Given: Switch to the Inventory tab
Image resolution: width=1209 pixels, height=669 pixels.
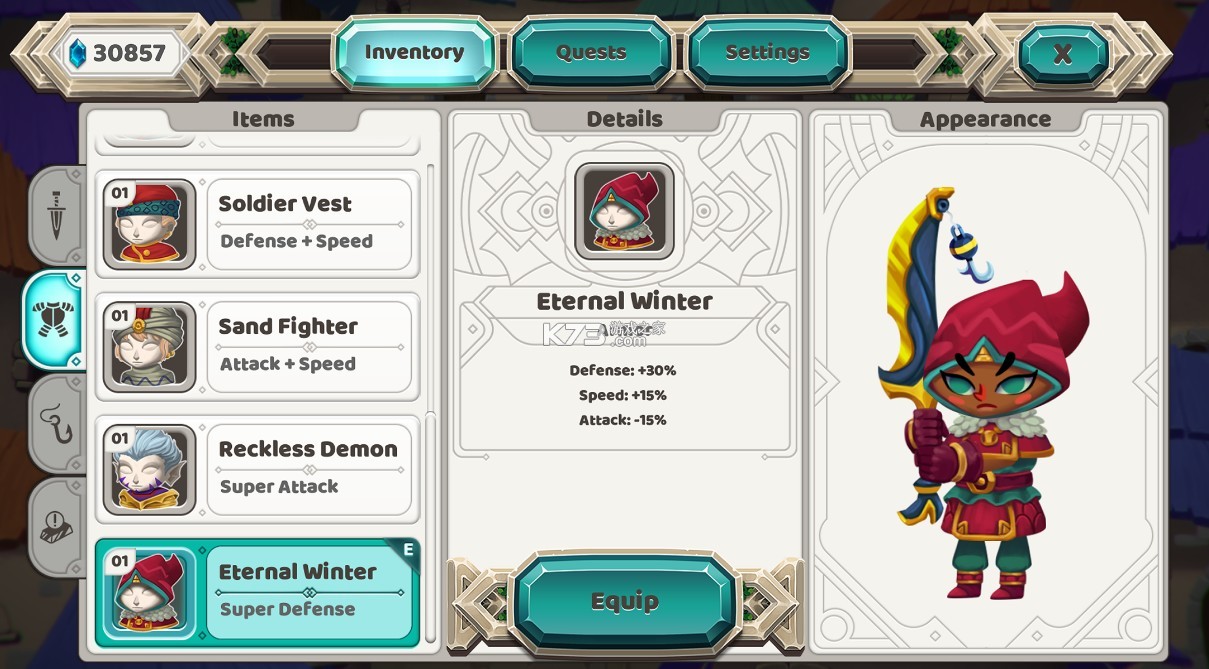Looking at the screenshot, I should (414, 52).
